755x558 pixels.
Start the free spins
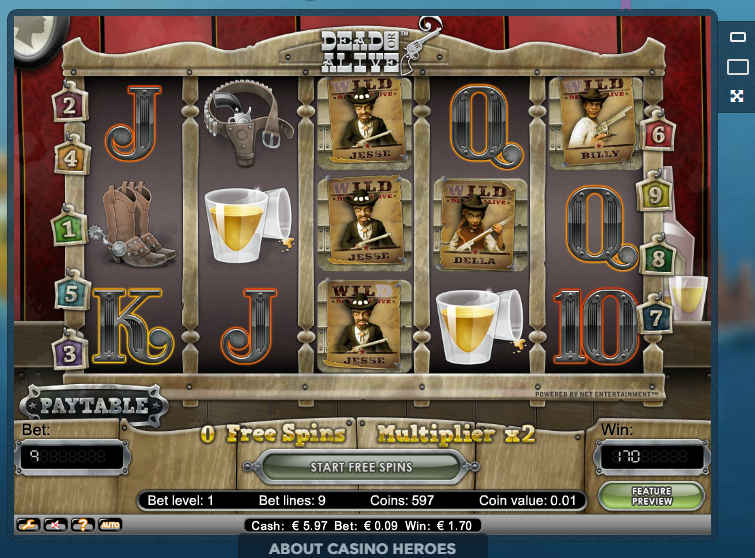point(361,466)
